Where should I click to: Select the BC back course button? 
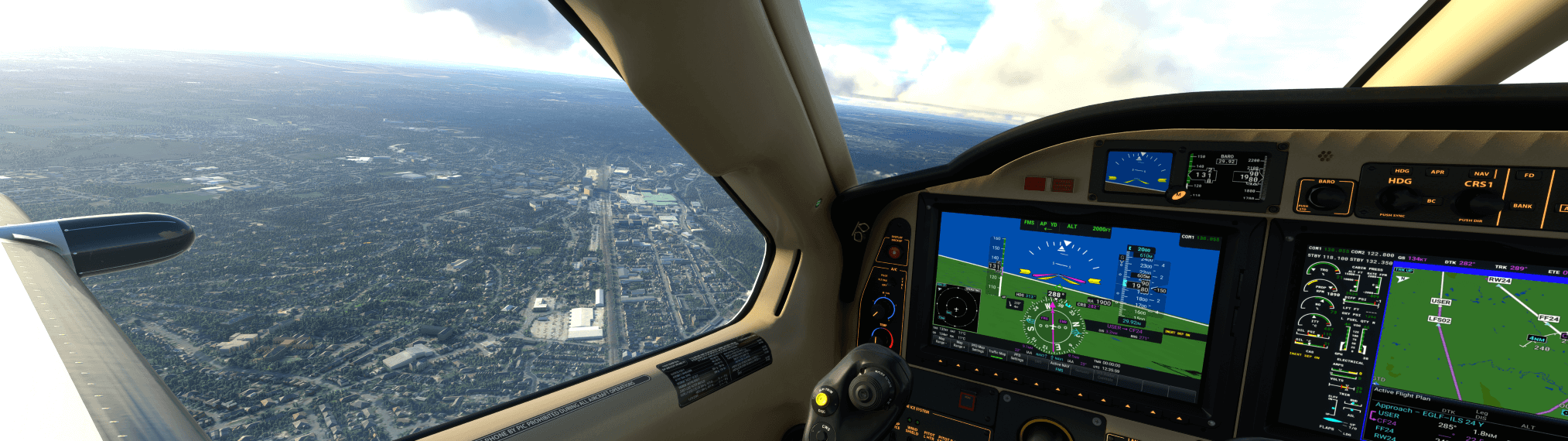[x=1430, y=201]
